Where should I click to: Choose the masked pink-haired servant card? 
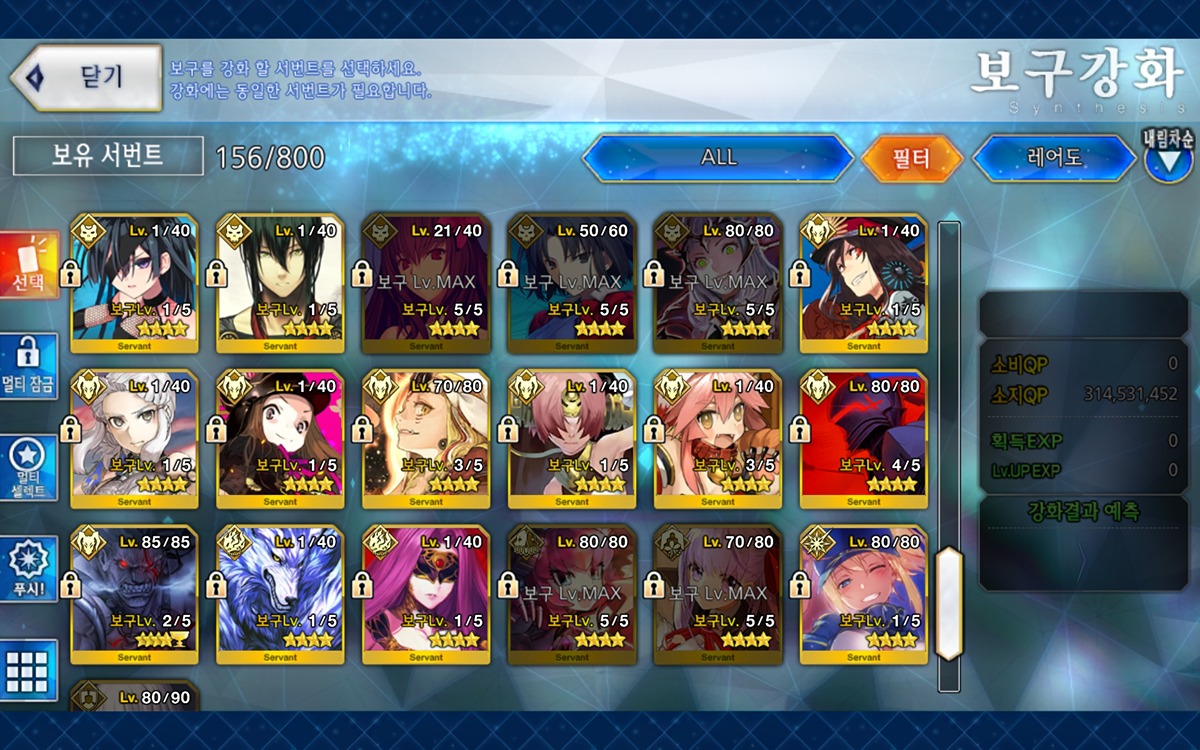tap(427, 594)
